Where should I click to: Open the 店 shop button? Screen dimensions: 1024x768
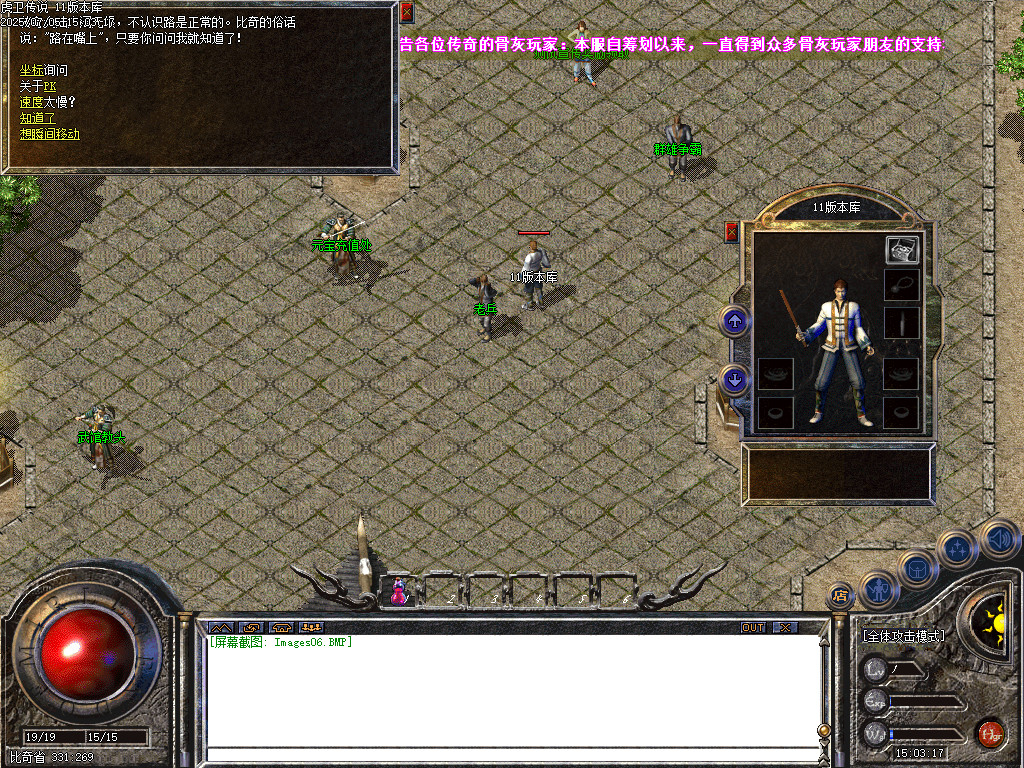[839, 596]
